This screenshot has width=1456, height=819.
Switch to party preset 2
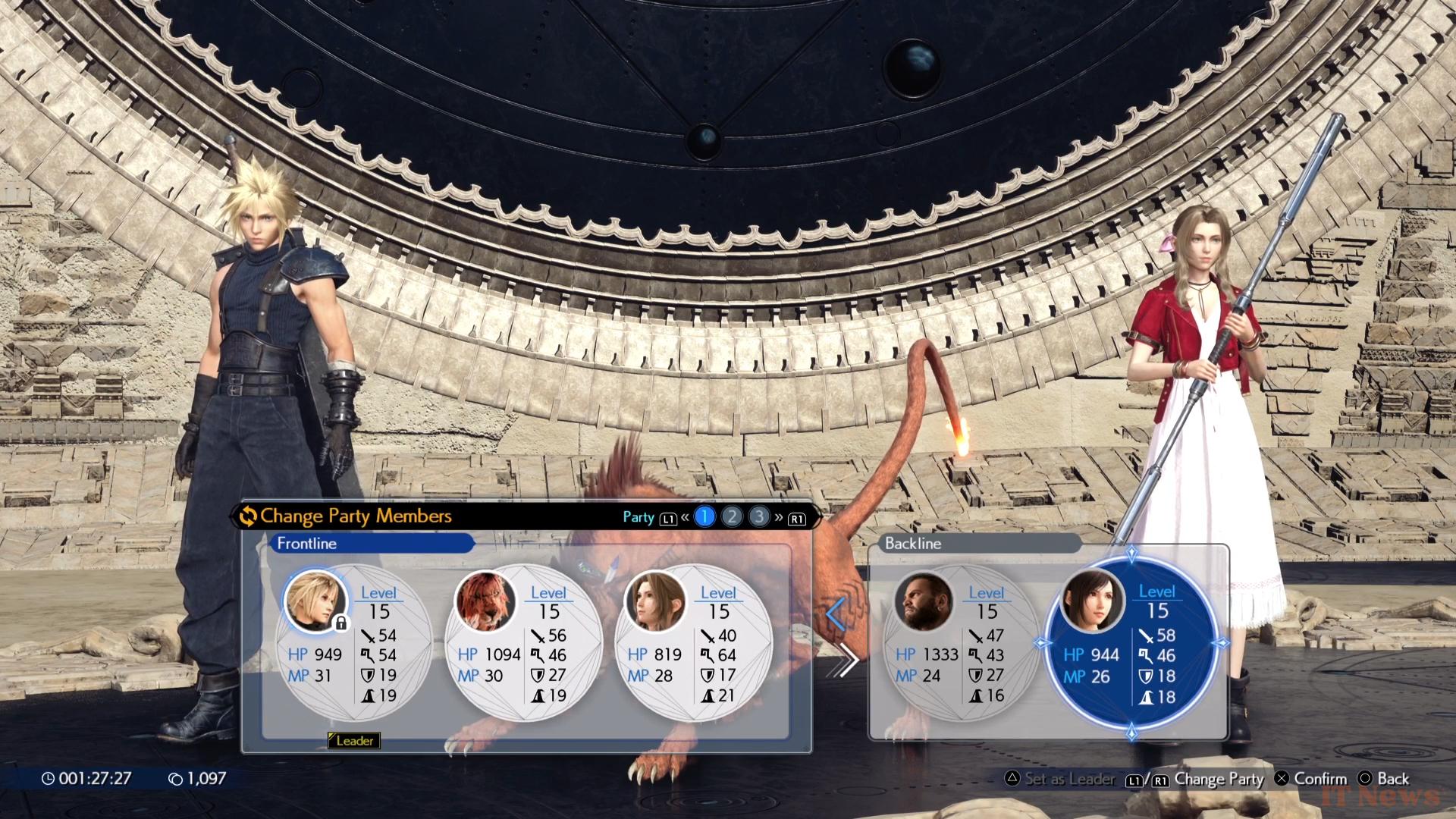click(x=732, y=517)
